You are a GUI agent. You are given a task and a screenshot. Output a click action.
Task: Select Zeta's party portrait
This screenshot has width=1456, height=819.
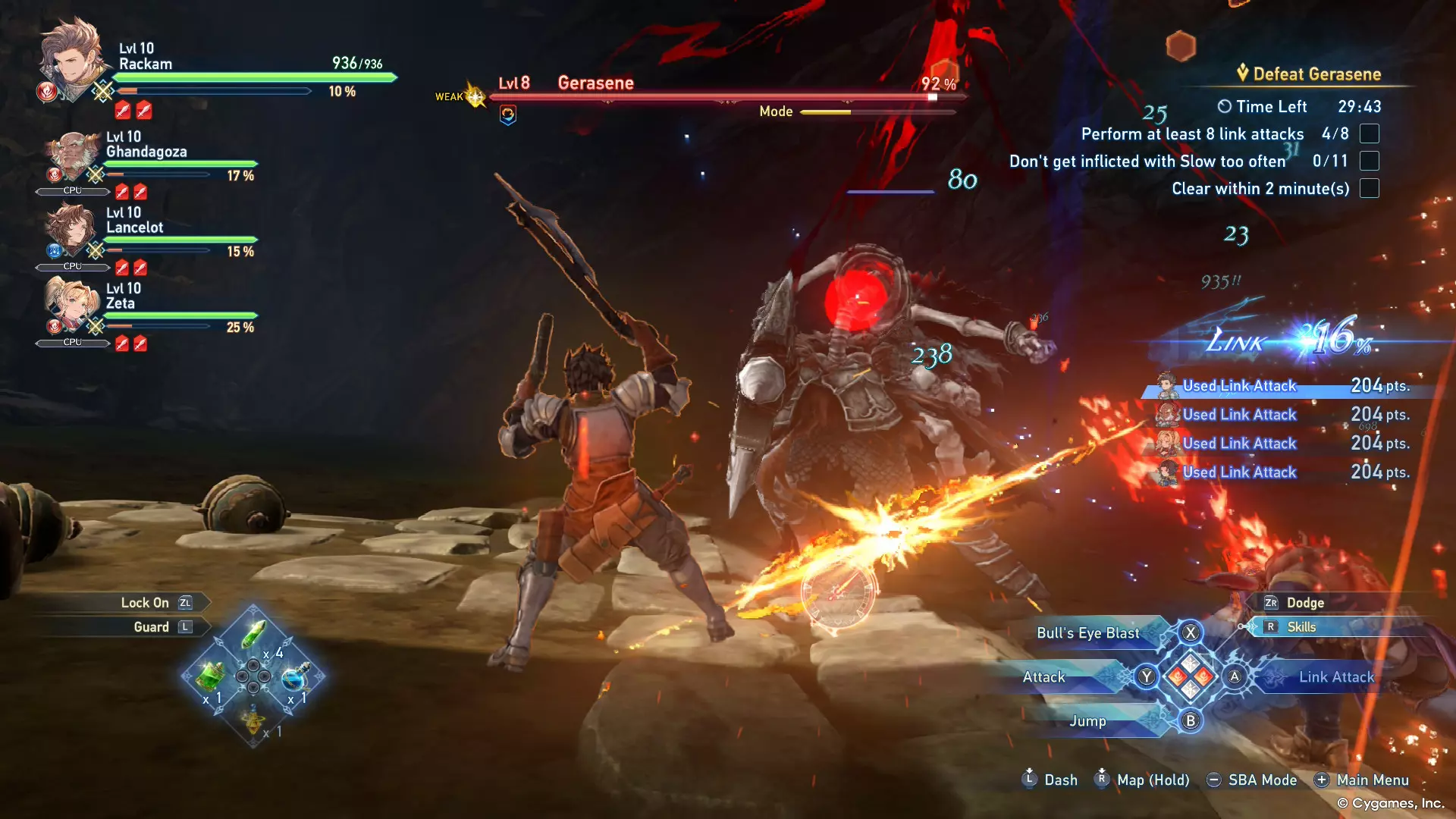(71, 306)
